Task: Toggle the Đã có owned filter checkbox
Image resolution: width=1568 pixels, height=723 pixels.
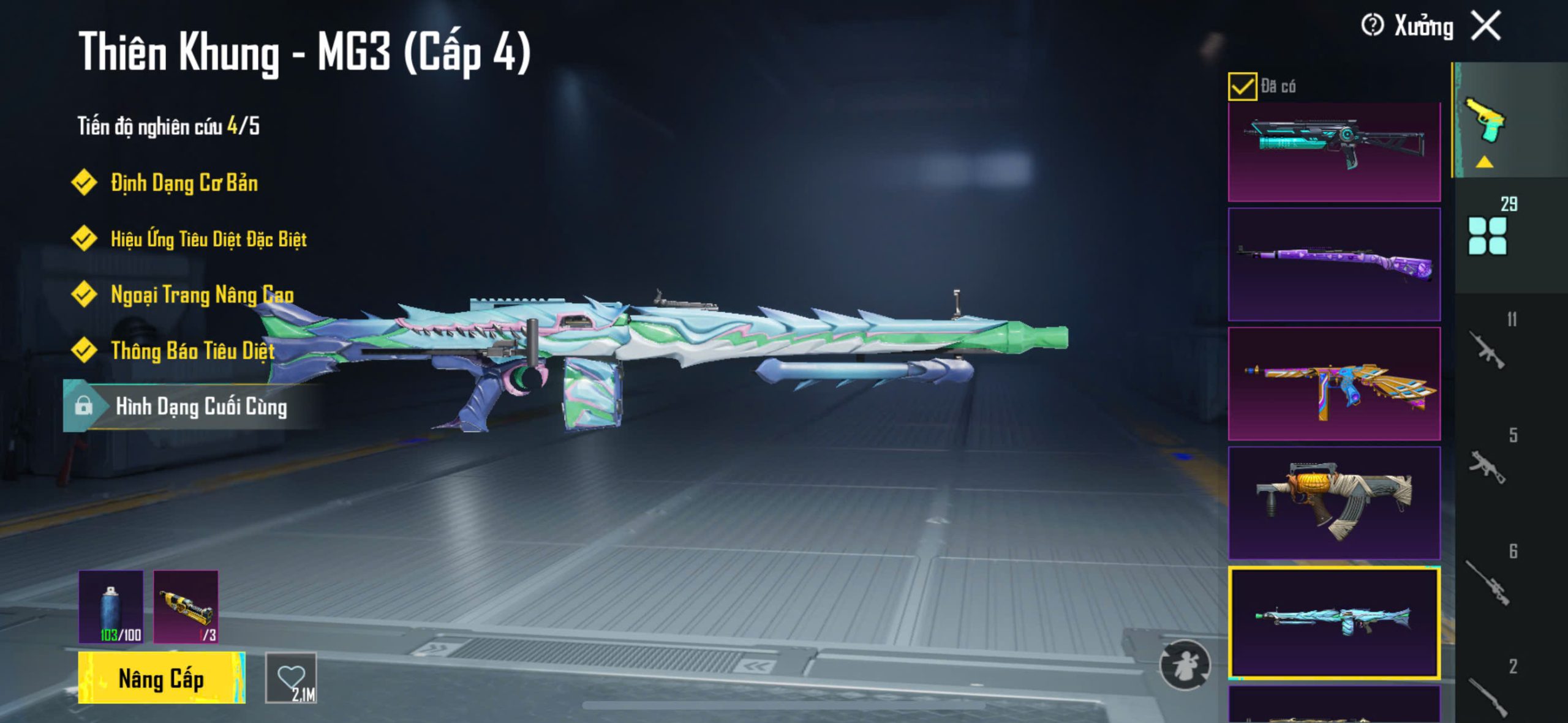Action: click(x=1242, y=86)
